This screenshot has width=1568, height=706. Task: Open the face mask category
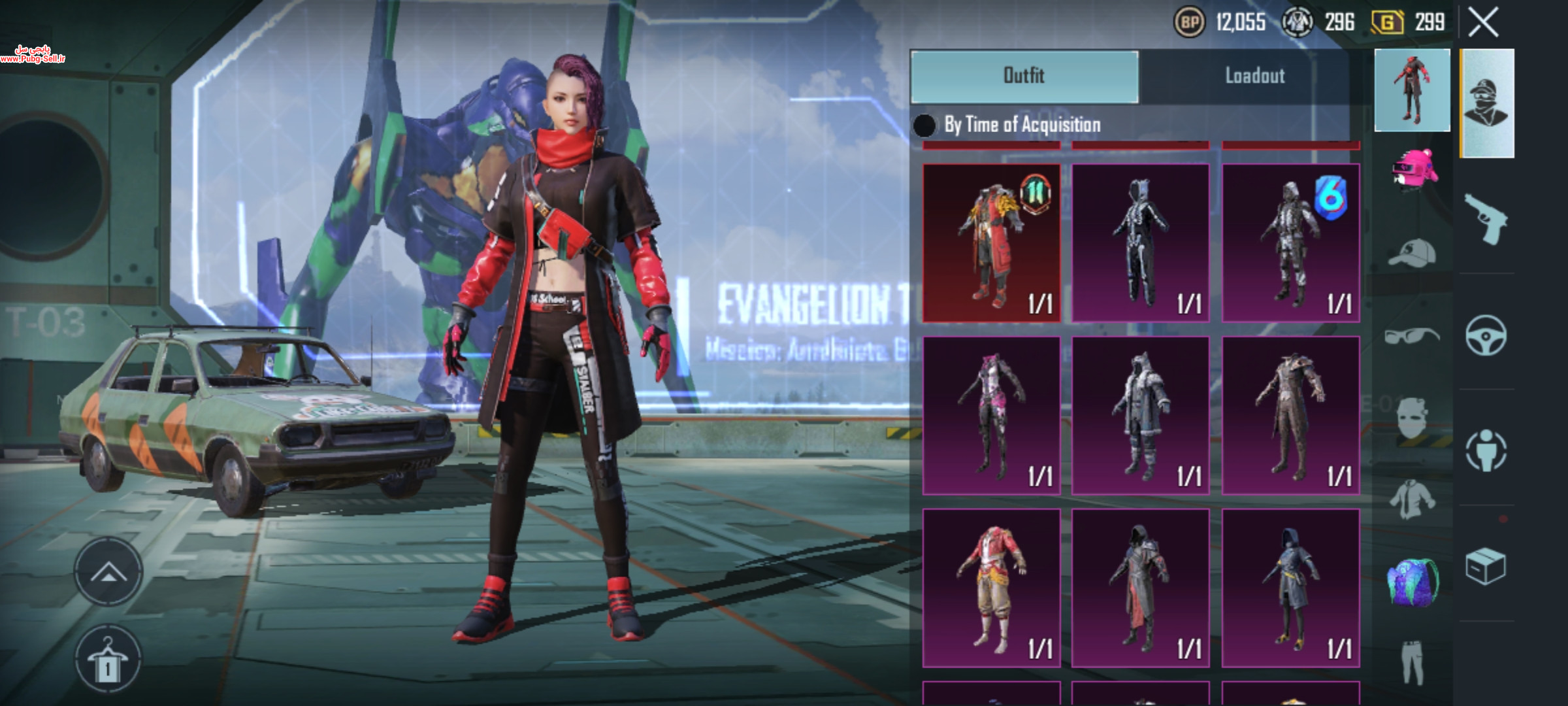click(1413, 420)
